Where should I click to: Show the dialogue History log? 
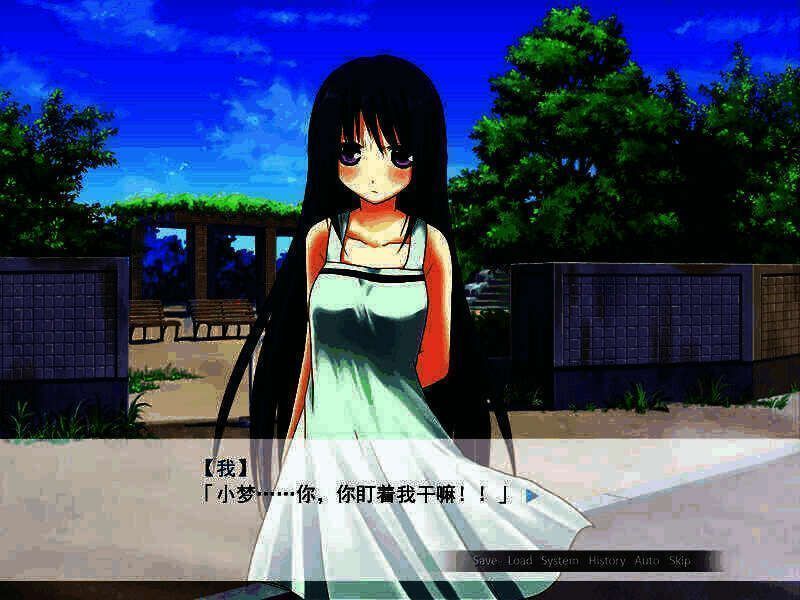pos(607,561)
